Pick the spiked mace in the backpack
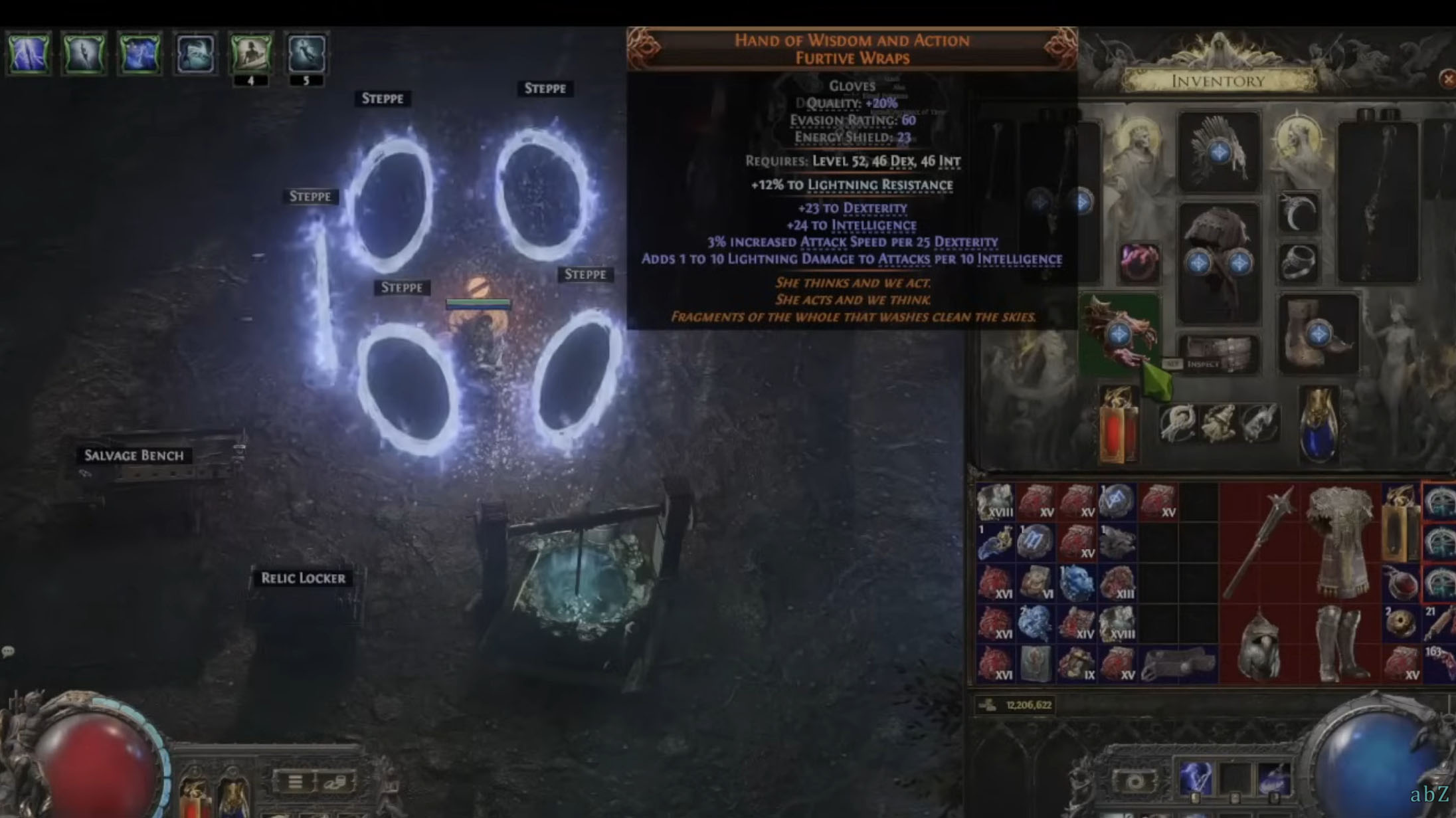 tap(1259, 542)
